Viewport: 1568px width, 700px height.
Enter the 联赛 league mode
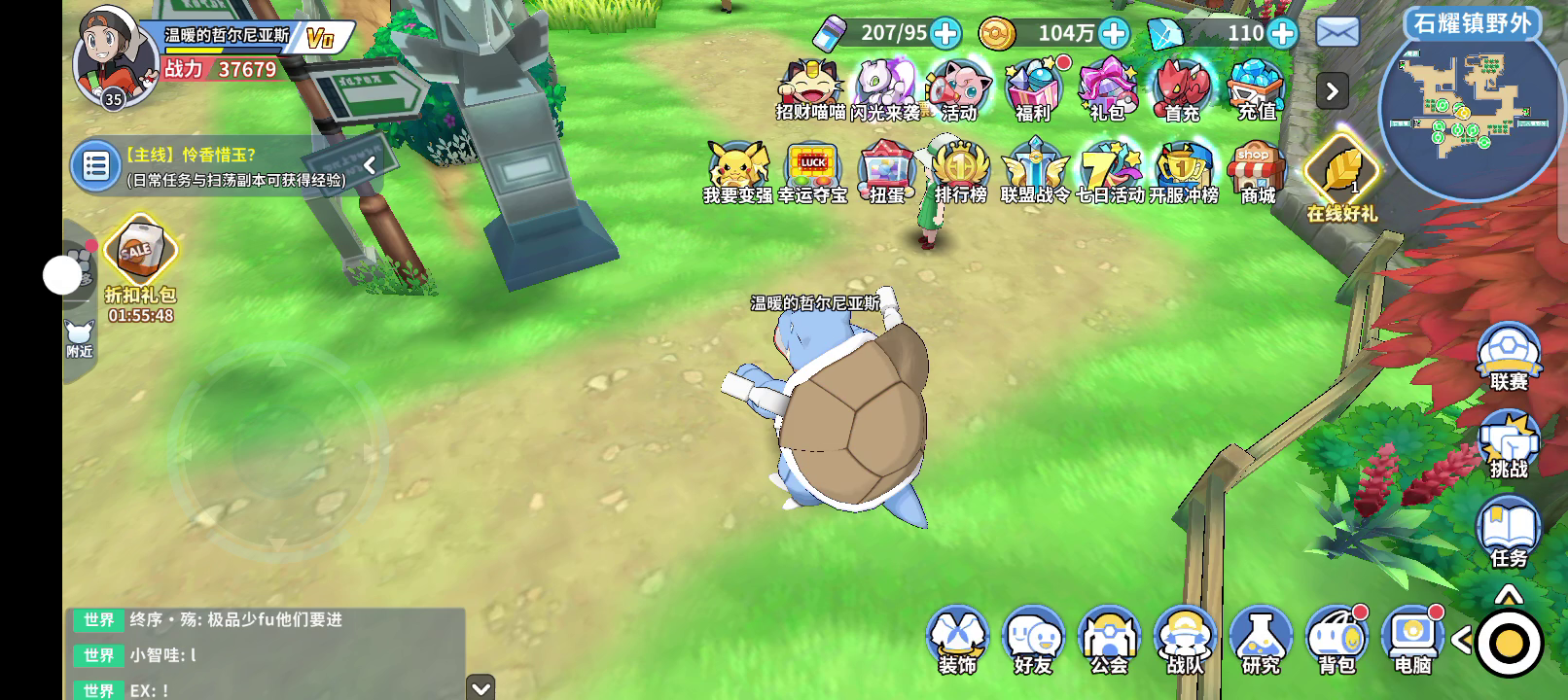[x=1509, y=357]
